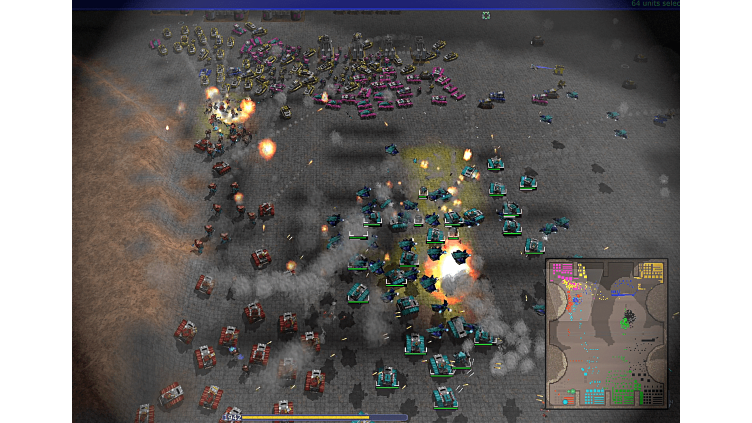The image size is (752, 423).
Task: Jump to the pink base on the minimap
Action: pos(562,270)
